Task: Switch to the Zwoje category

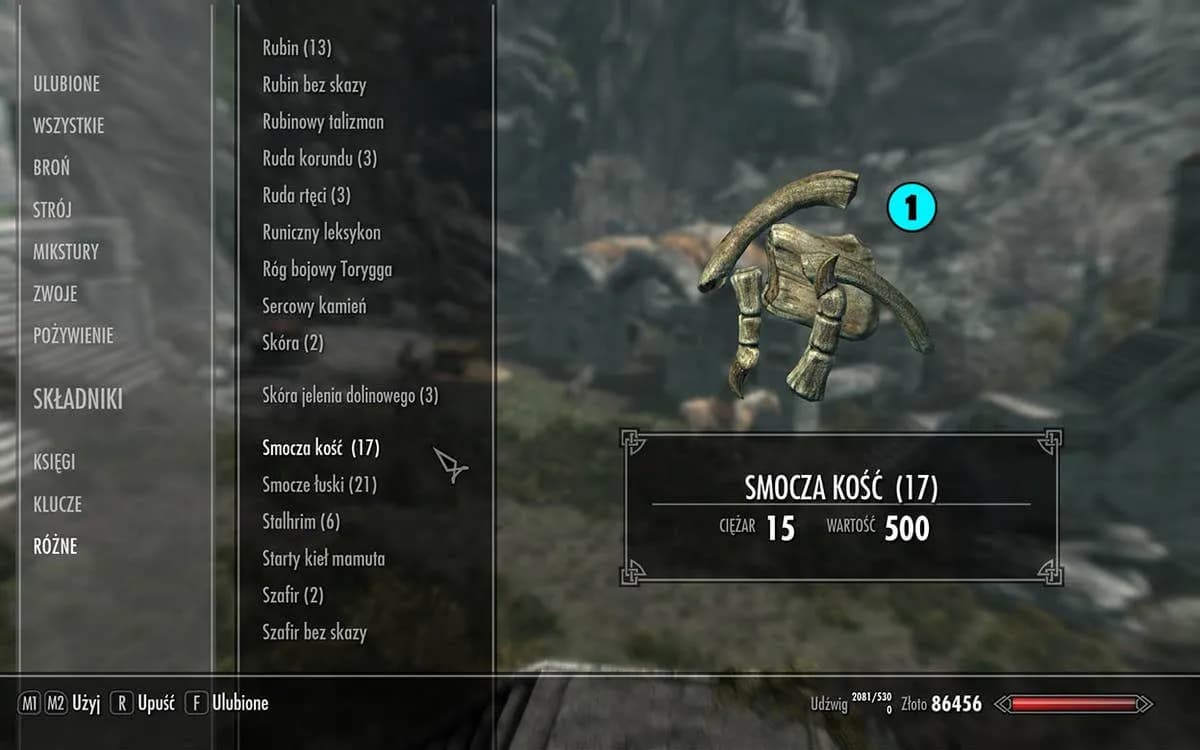Action: tap(55, 294)
